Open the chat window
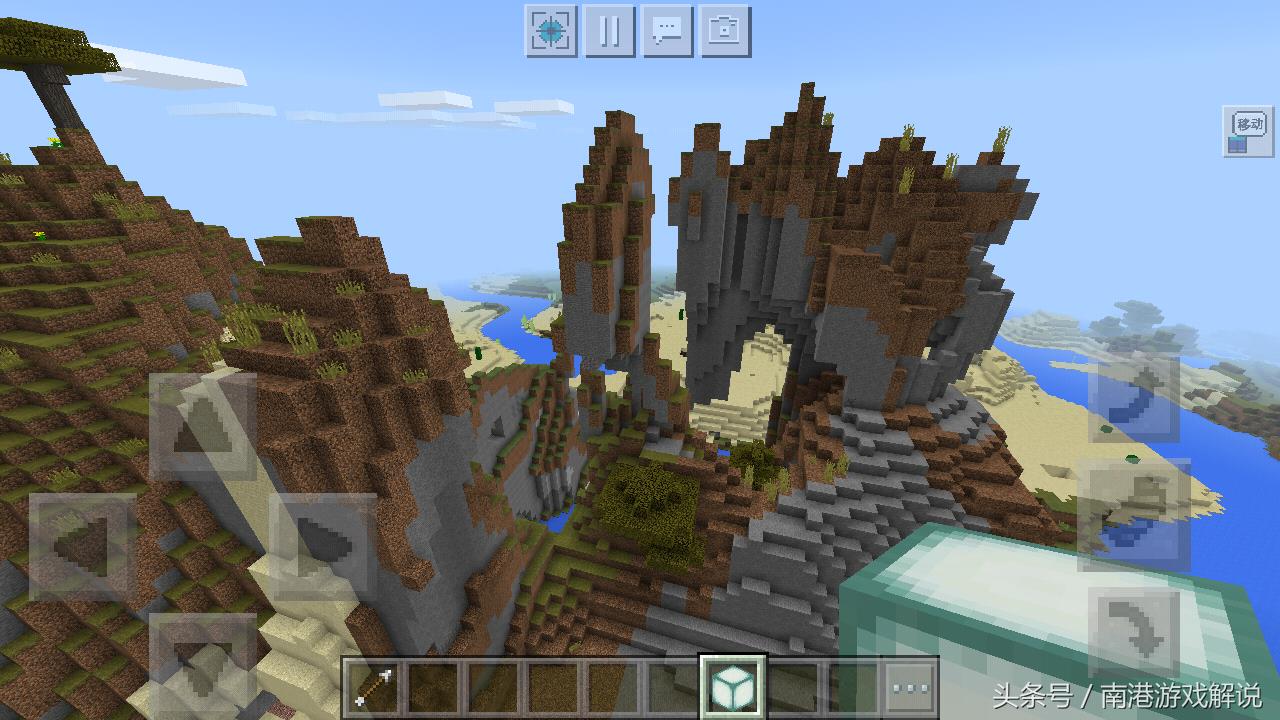The height and width of the screenshot is (720, 1280). pyautogui.click(x=667, y=31)
